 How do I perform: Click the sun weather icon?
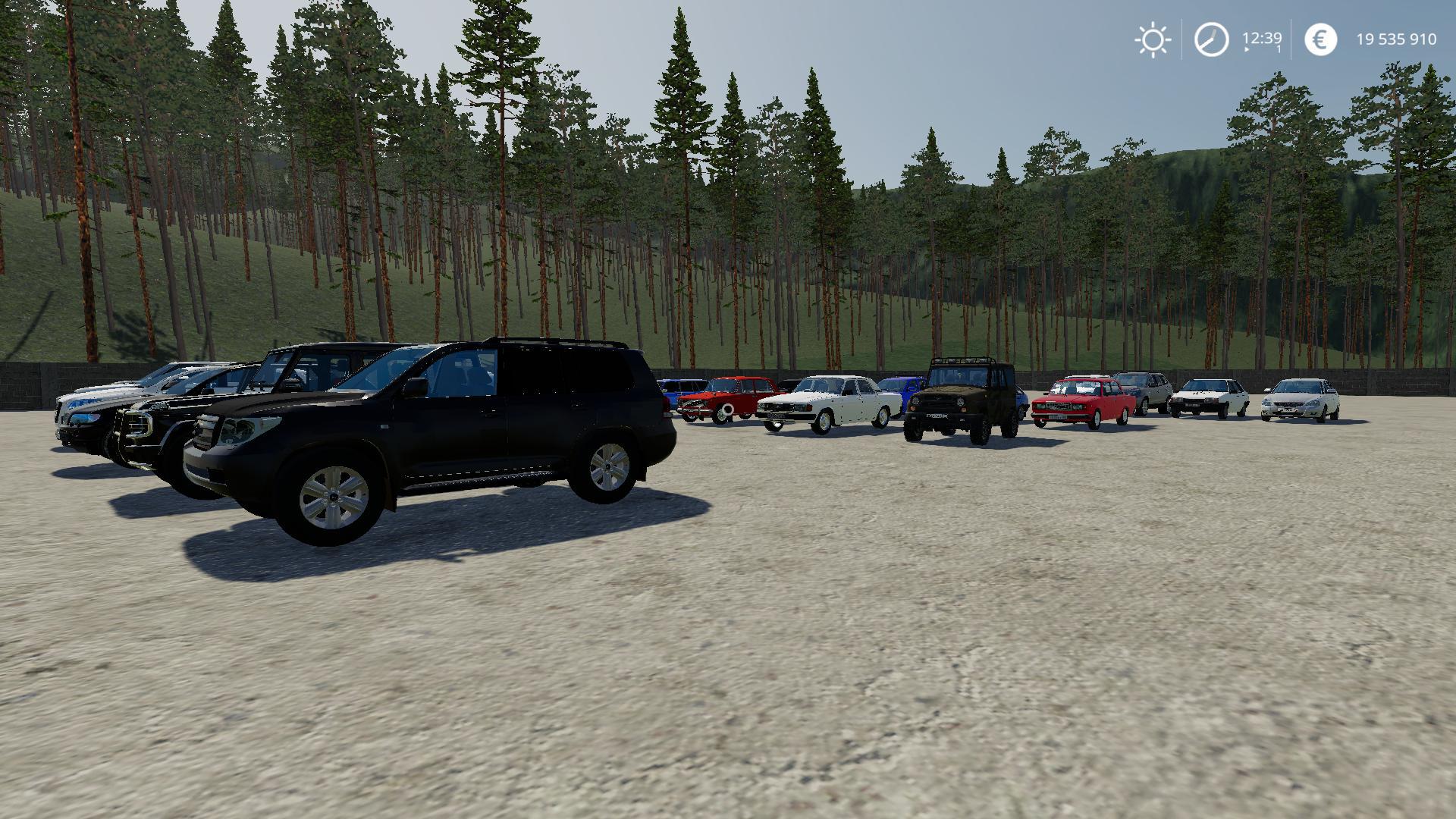tap(1153, 39)
